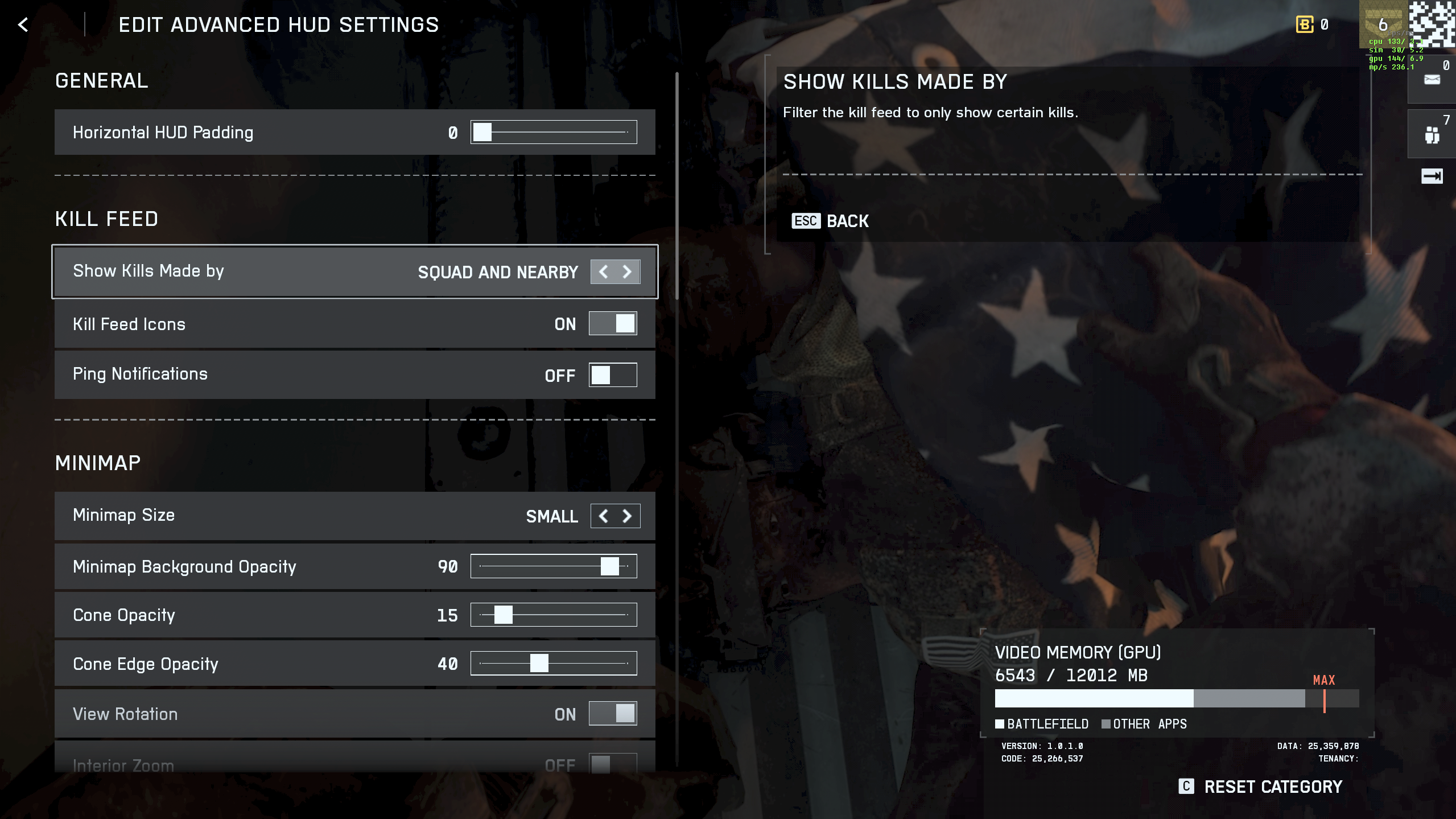1456x819 pixels.
Task: Go back using the top-left arrow
Action: [23, 25]
